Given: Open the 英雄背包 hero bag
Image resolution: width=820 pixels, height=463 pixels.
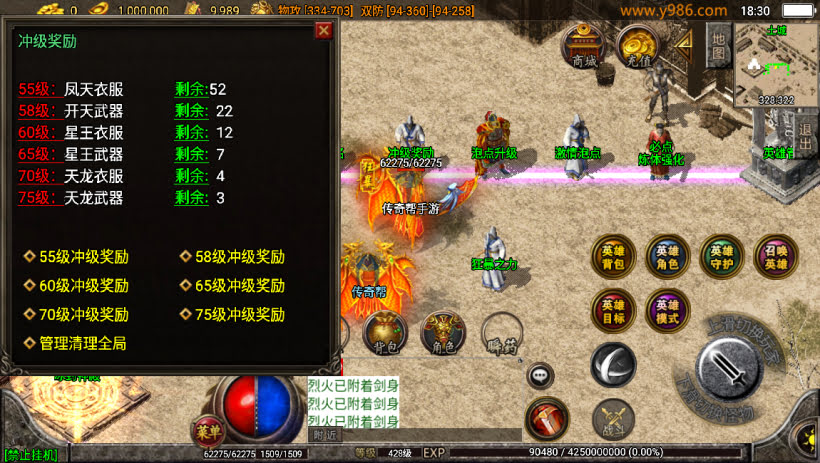Looking at the screenshot, I should click(x=613, y=257).
